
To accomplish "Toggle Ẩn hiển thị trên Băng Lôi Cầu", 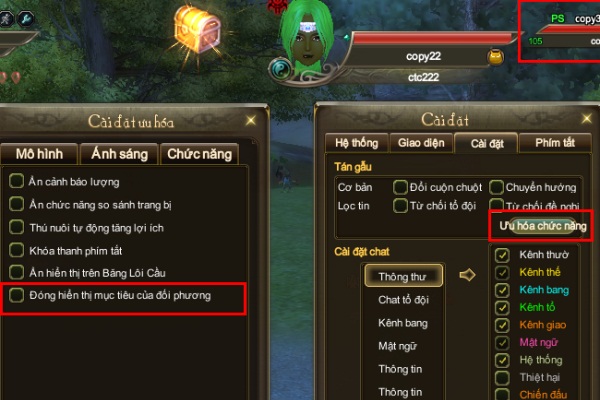I will pos(16,272).
